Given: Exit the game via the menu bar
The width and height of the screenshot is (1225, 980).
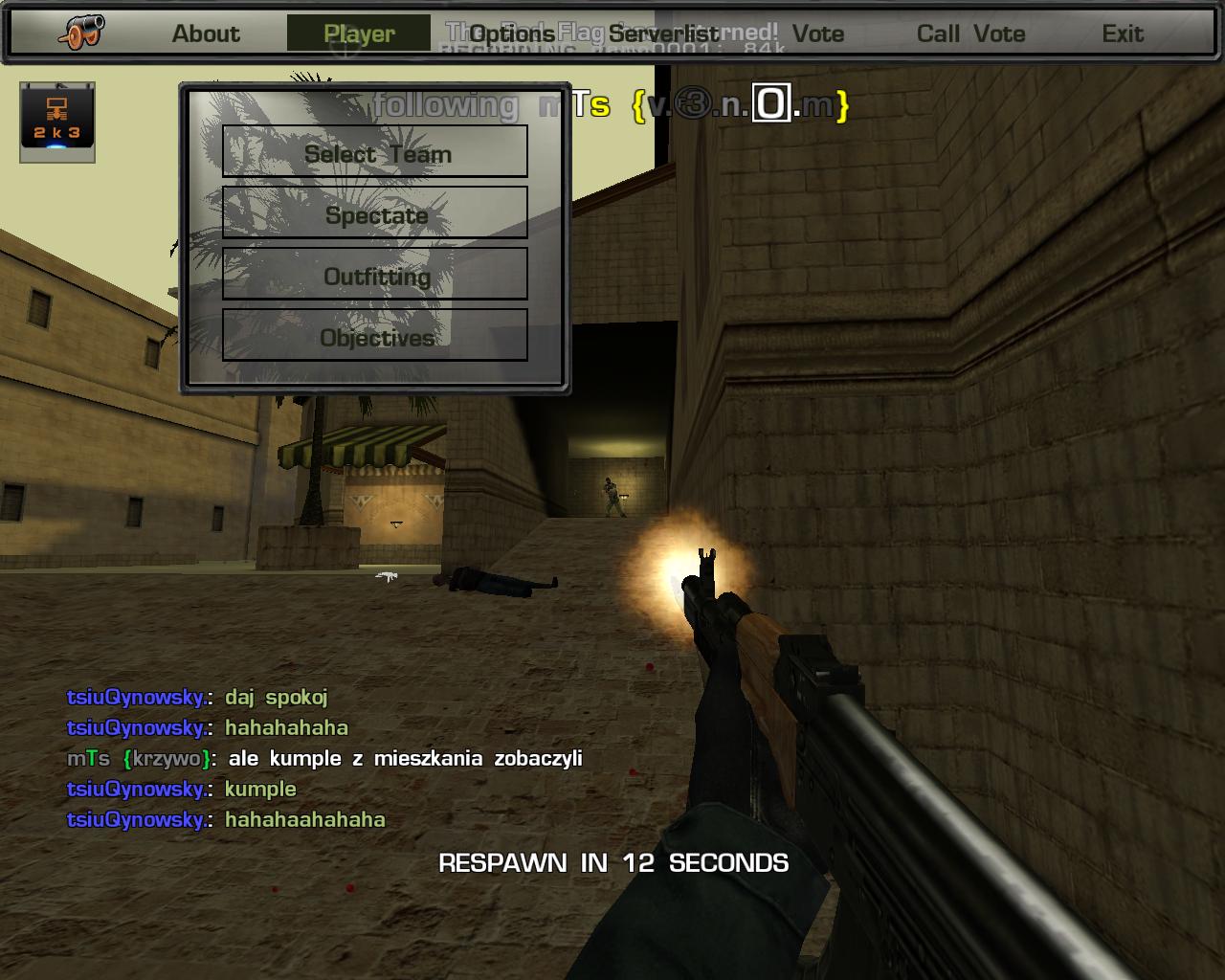Looking at the screenshot, I should [1123, 33].
